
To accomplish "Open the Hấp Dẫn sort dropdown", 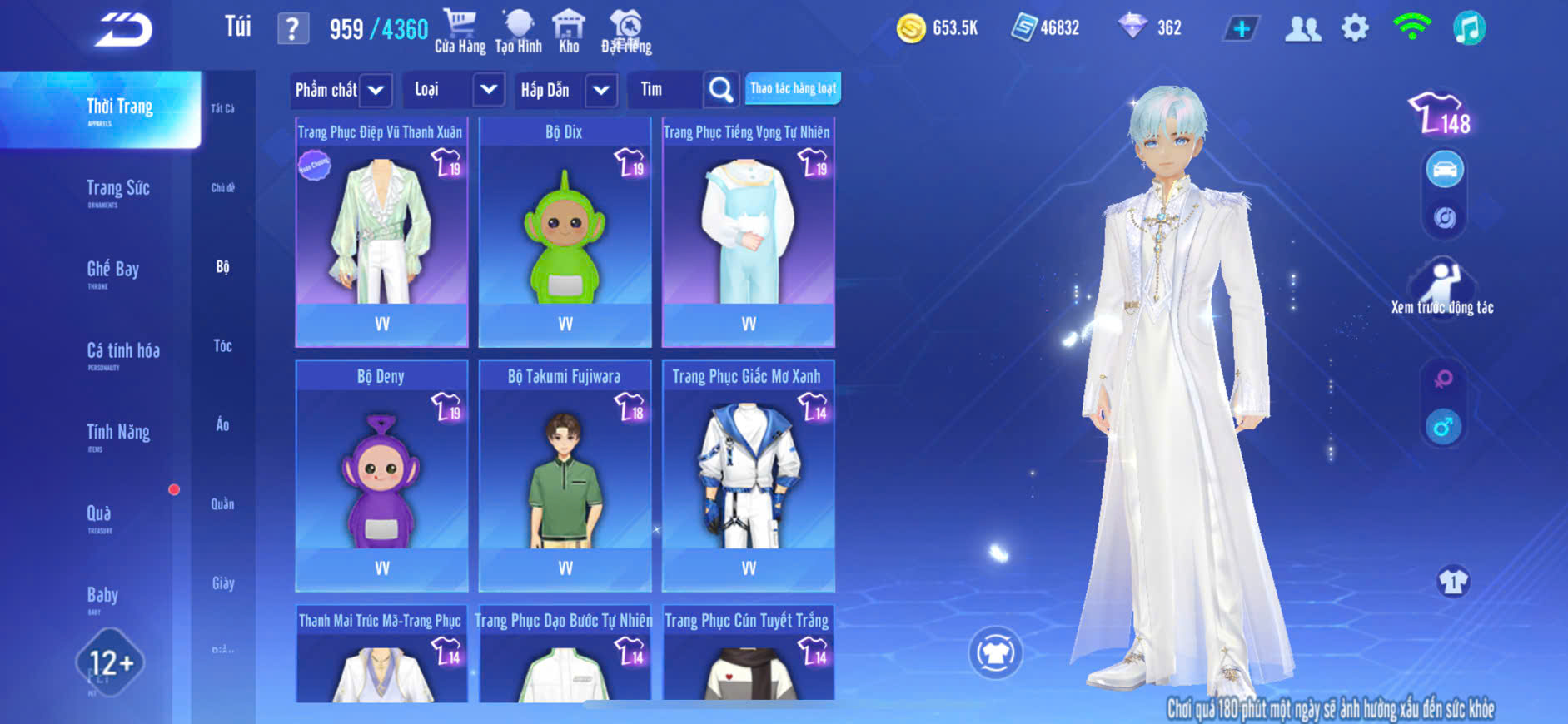I will (601, 90).
